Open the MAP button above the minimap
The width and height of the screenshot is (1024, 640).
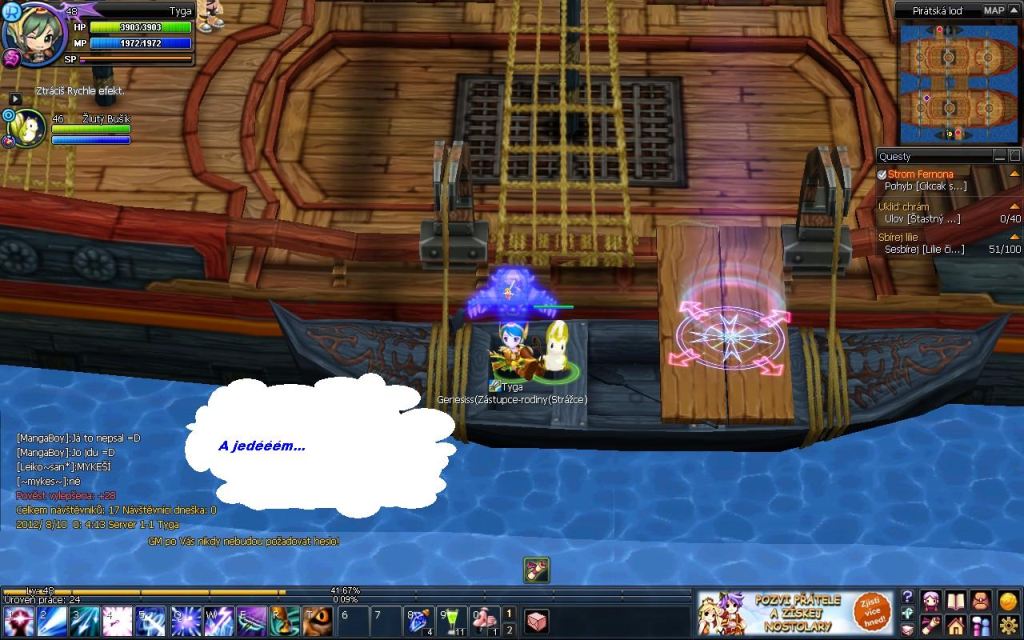(994, 10)
